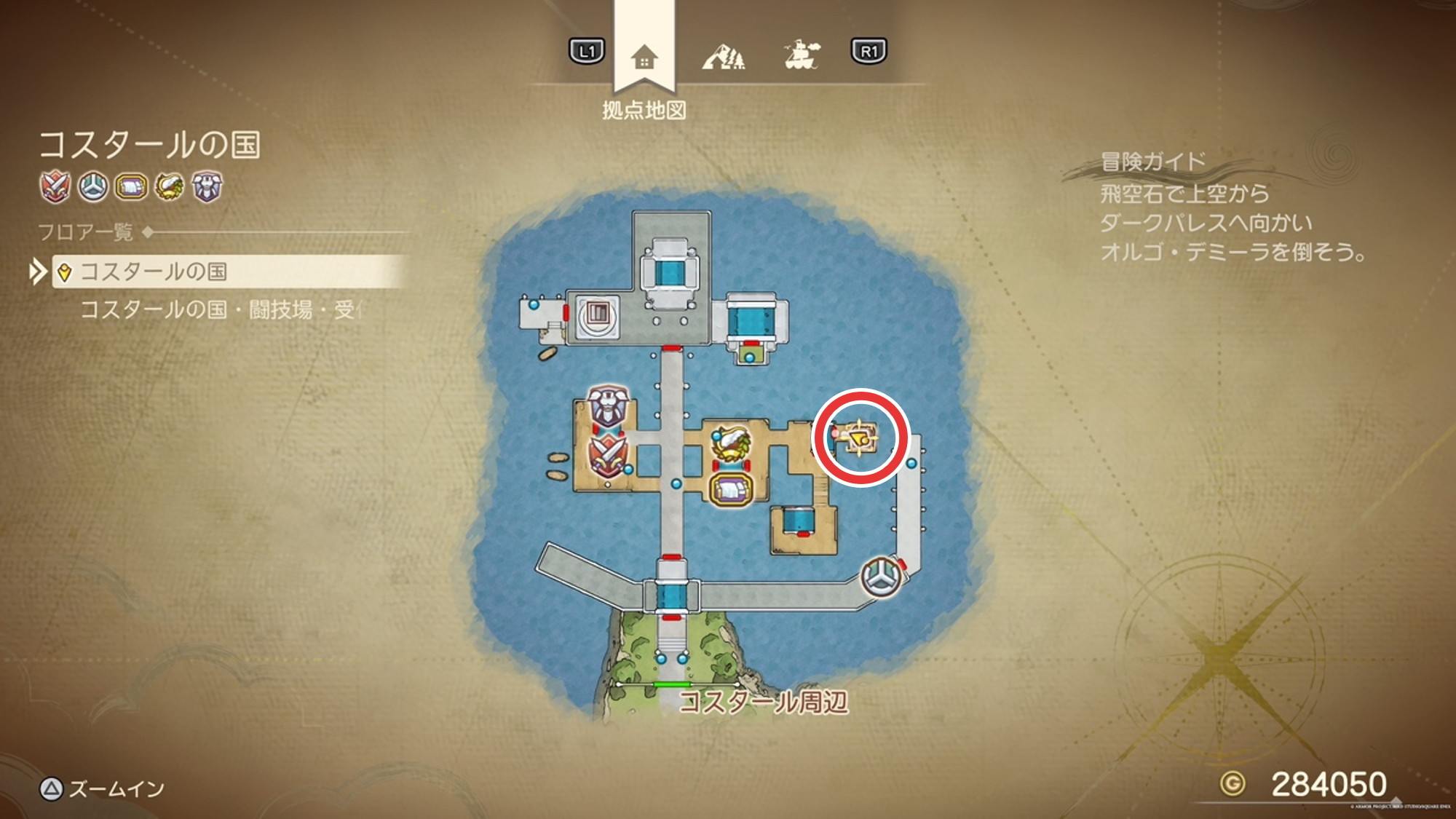Click the yellow player position arrow marker

coord(859,438)
